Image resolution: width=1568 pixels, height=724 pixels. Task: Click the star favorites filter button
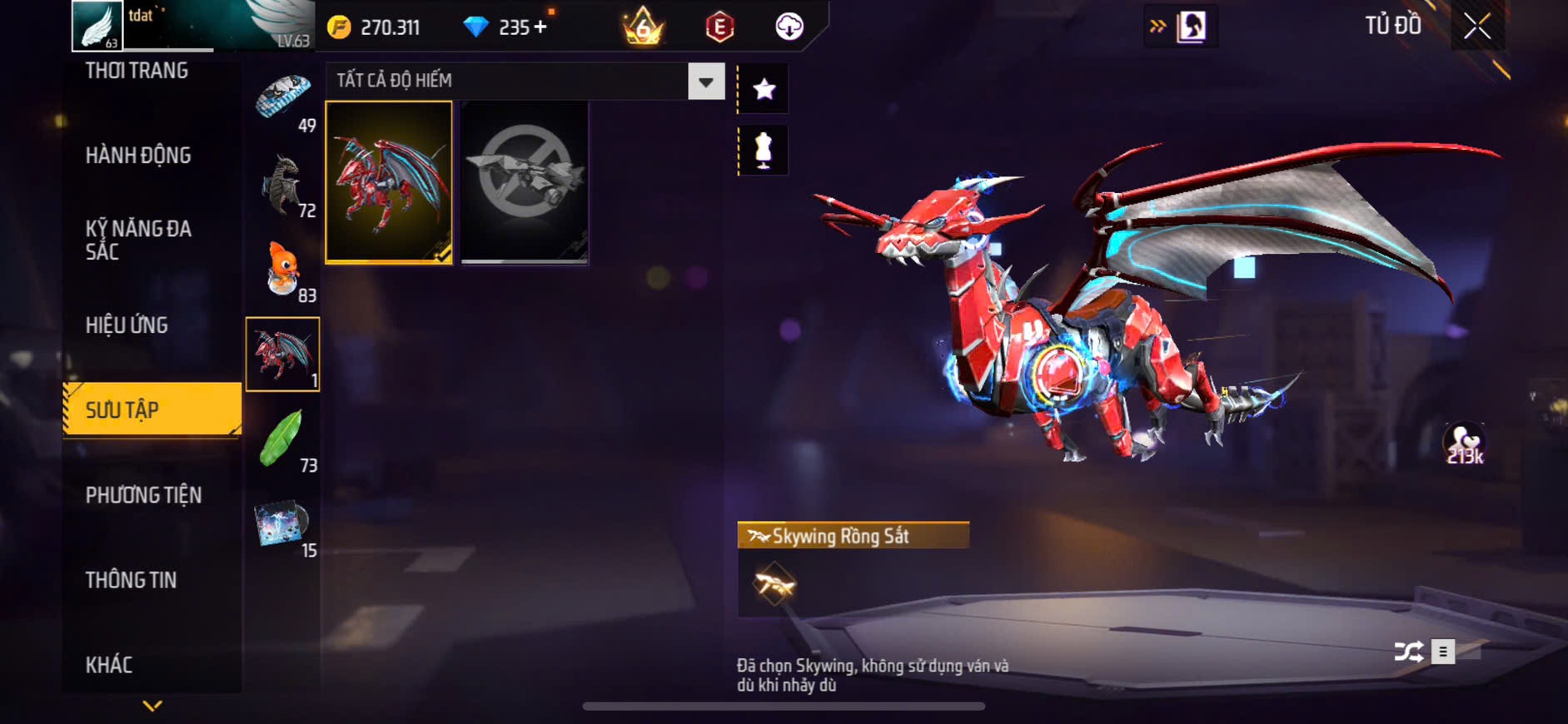click(764, 89)
